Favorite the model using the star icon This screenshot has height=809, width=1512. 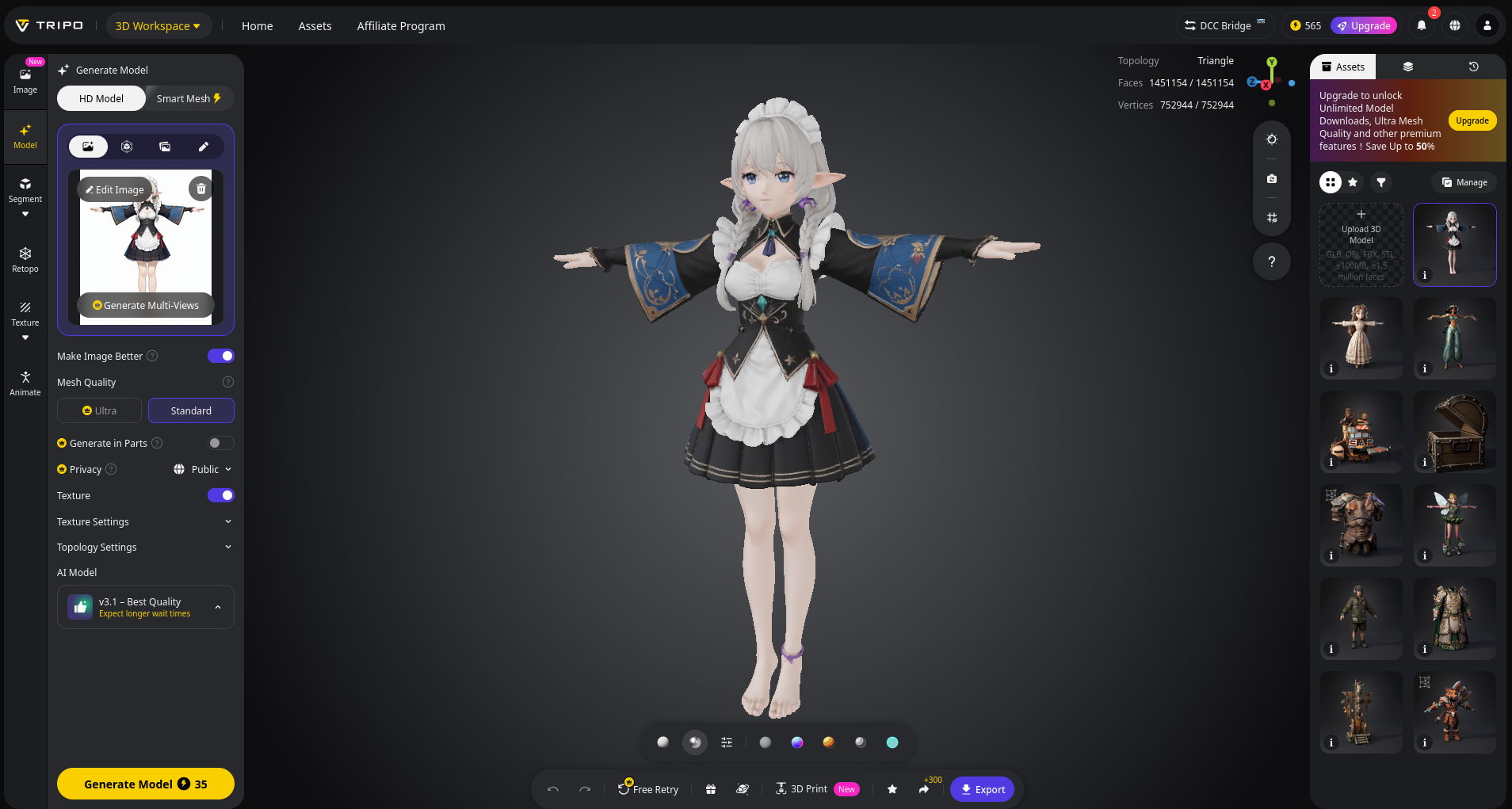click(x=892, y=789)
